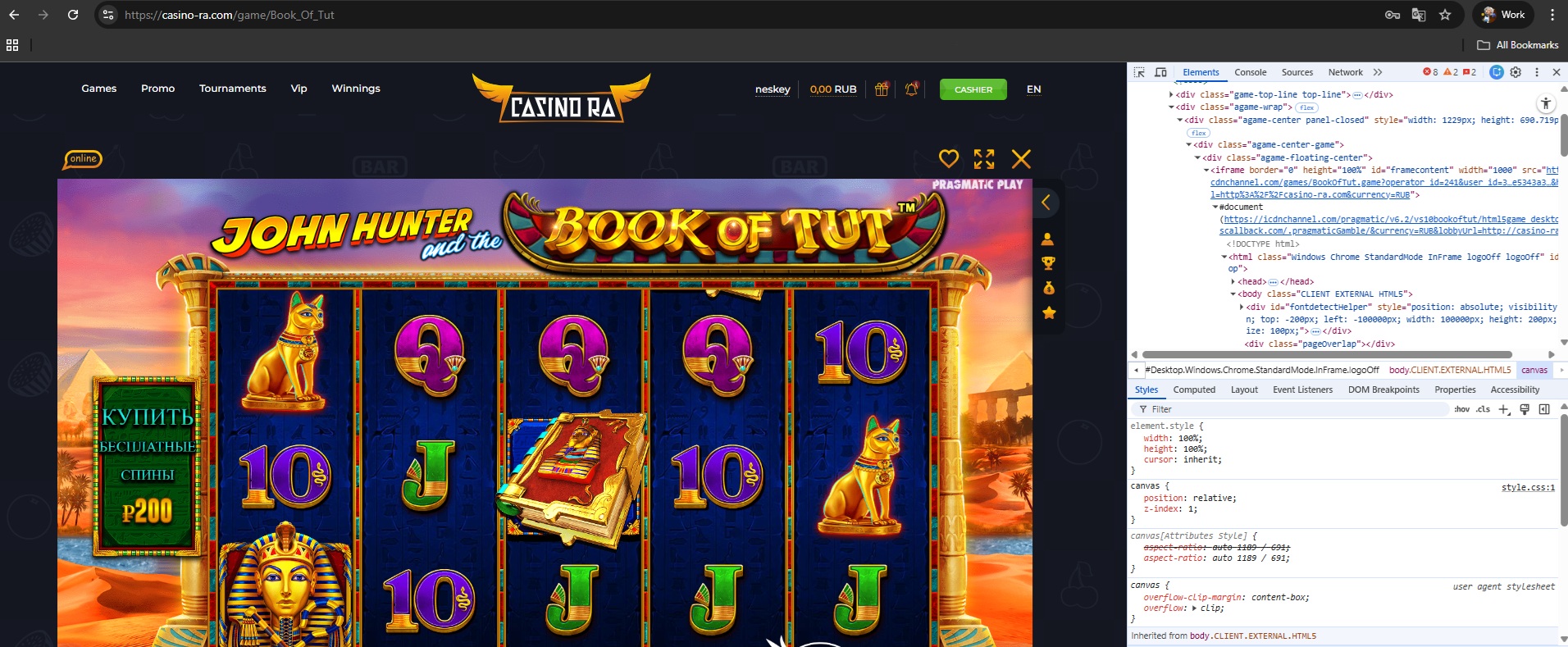This screenshot has height=647, width=1568.
Task: Open the neskey profile link
Action: click(773, 89)
